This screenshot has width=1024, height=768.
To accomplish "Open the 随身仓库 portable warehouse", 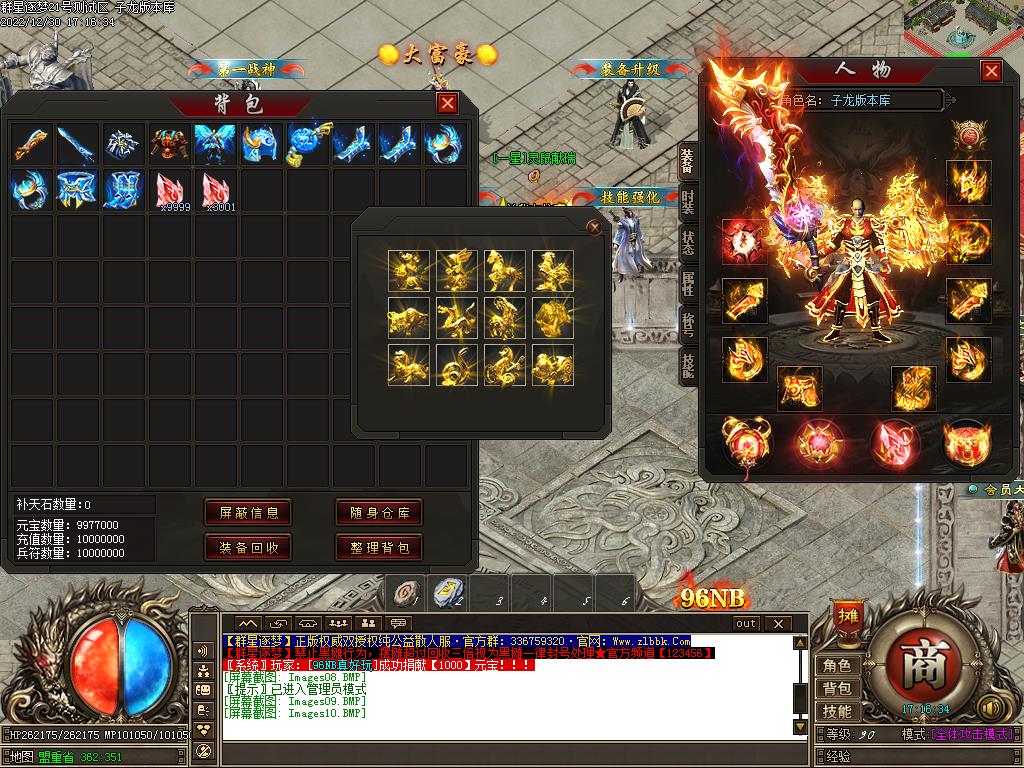I will tap(378, 513).
